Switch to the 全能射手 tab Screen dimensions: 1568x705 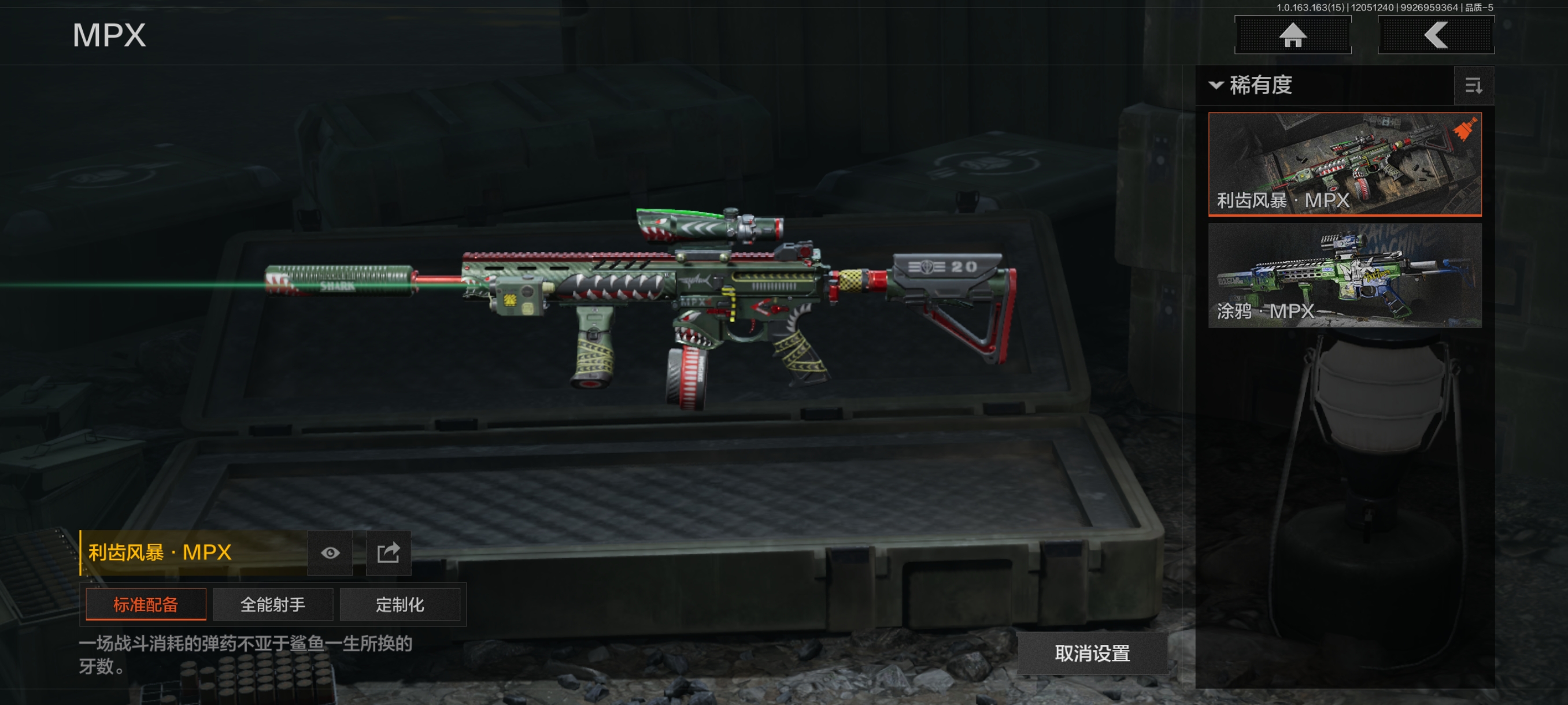click(273, 604)
